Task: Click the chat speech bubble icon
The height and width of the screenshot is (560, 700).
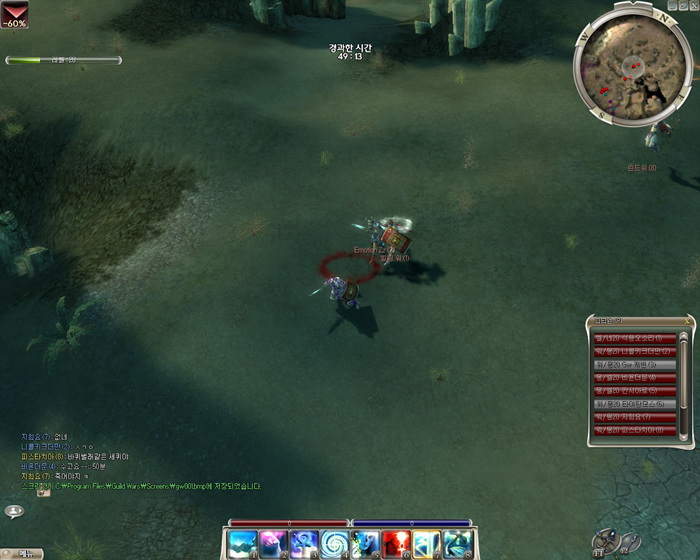Action: click(x=14, y=511)
